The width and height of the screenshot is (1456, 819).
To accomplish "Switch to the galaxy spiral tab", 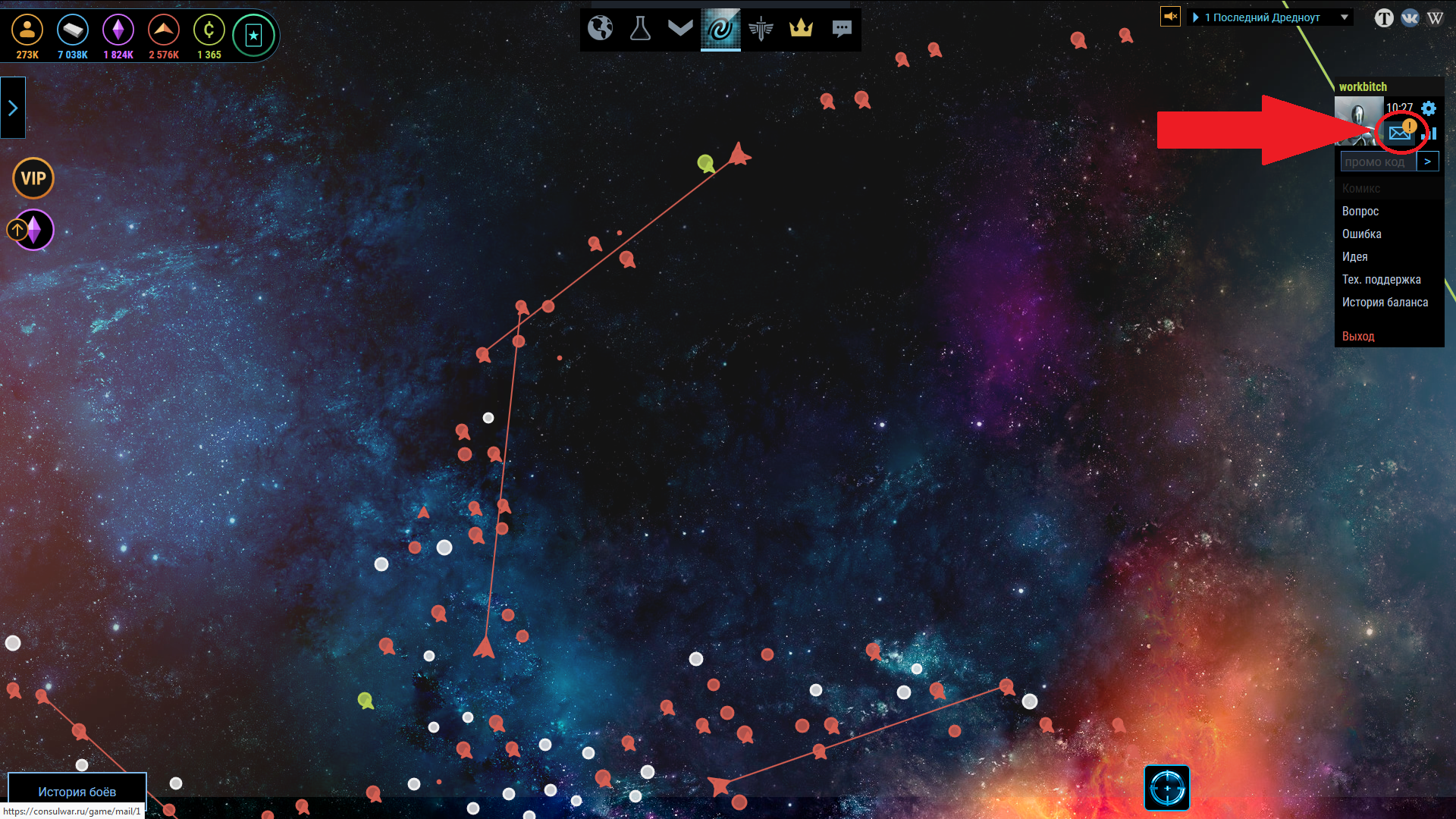I will tap(720, 29).
